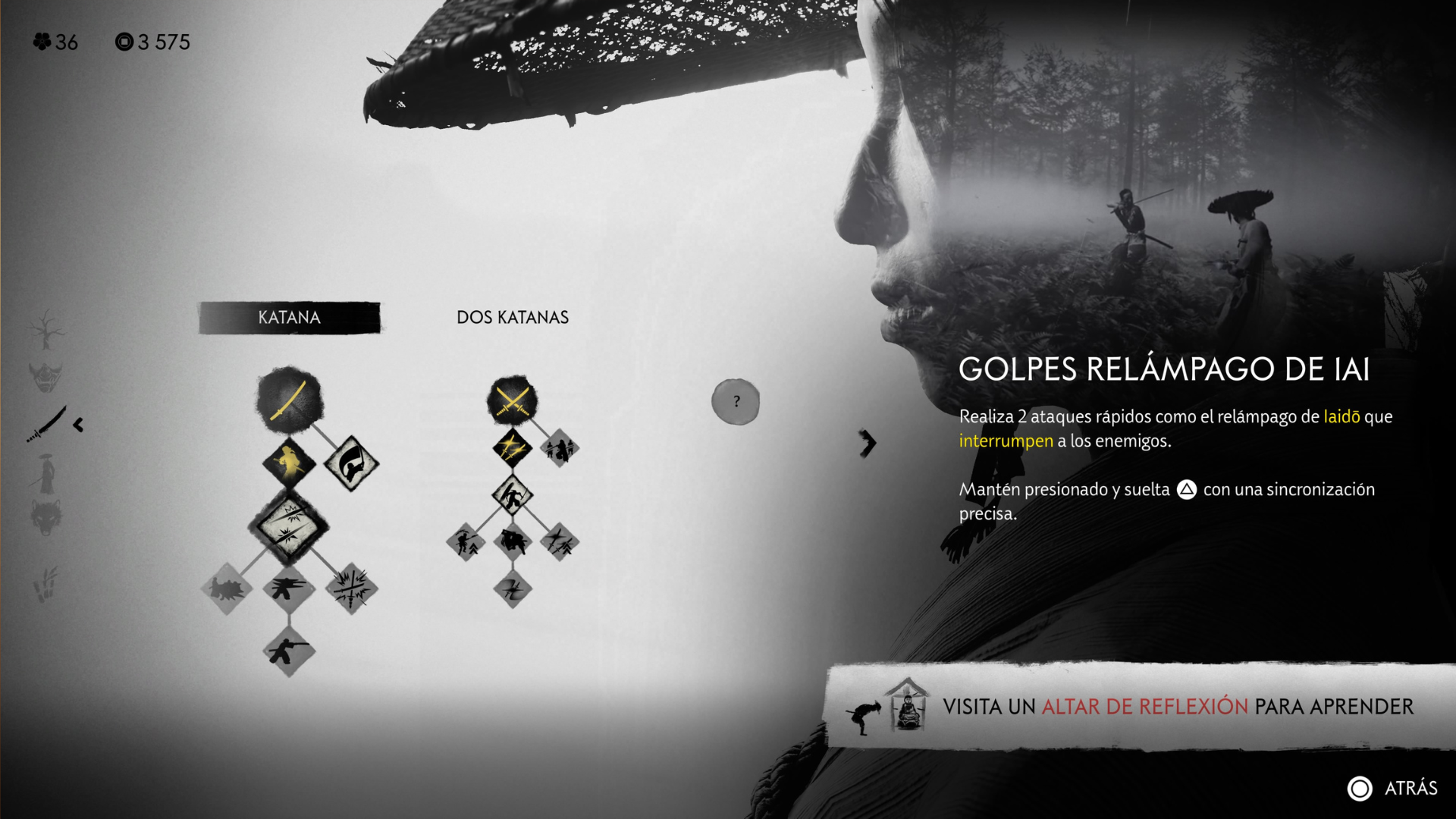Pick the golden lightning dual-blades skill
Image resolution: width=1456 pixels, height=819 pixels.
click(512, 448)
